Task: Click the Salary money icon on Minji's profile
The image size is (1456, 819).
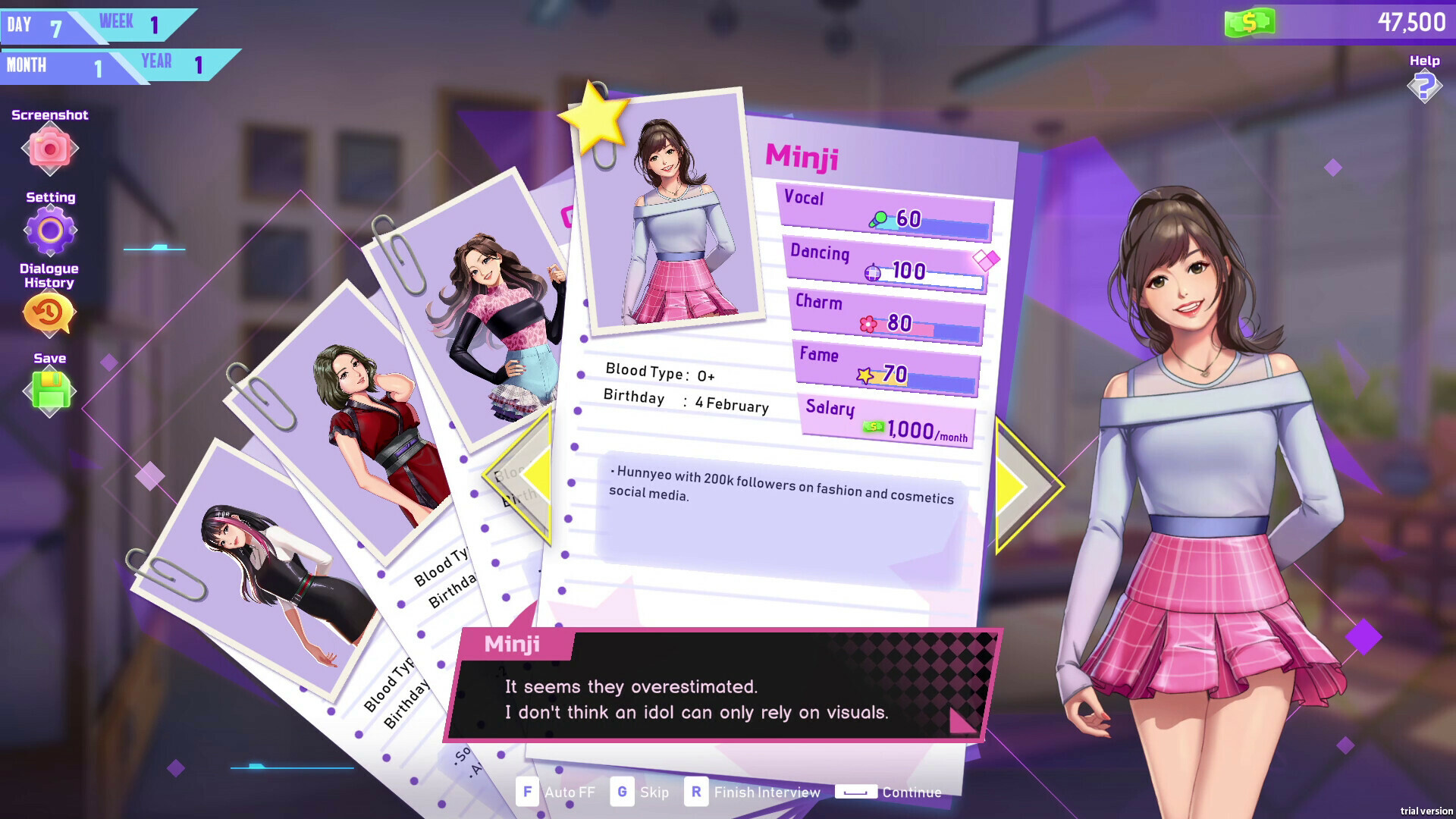Action: point(872,426)
